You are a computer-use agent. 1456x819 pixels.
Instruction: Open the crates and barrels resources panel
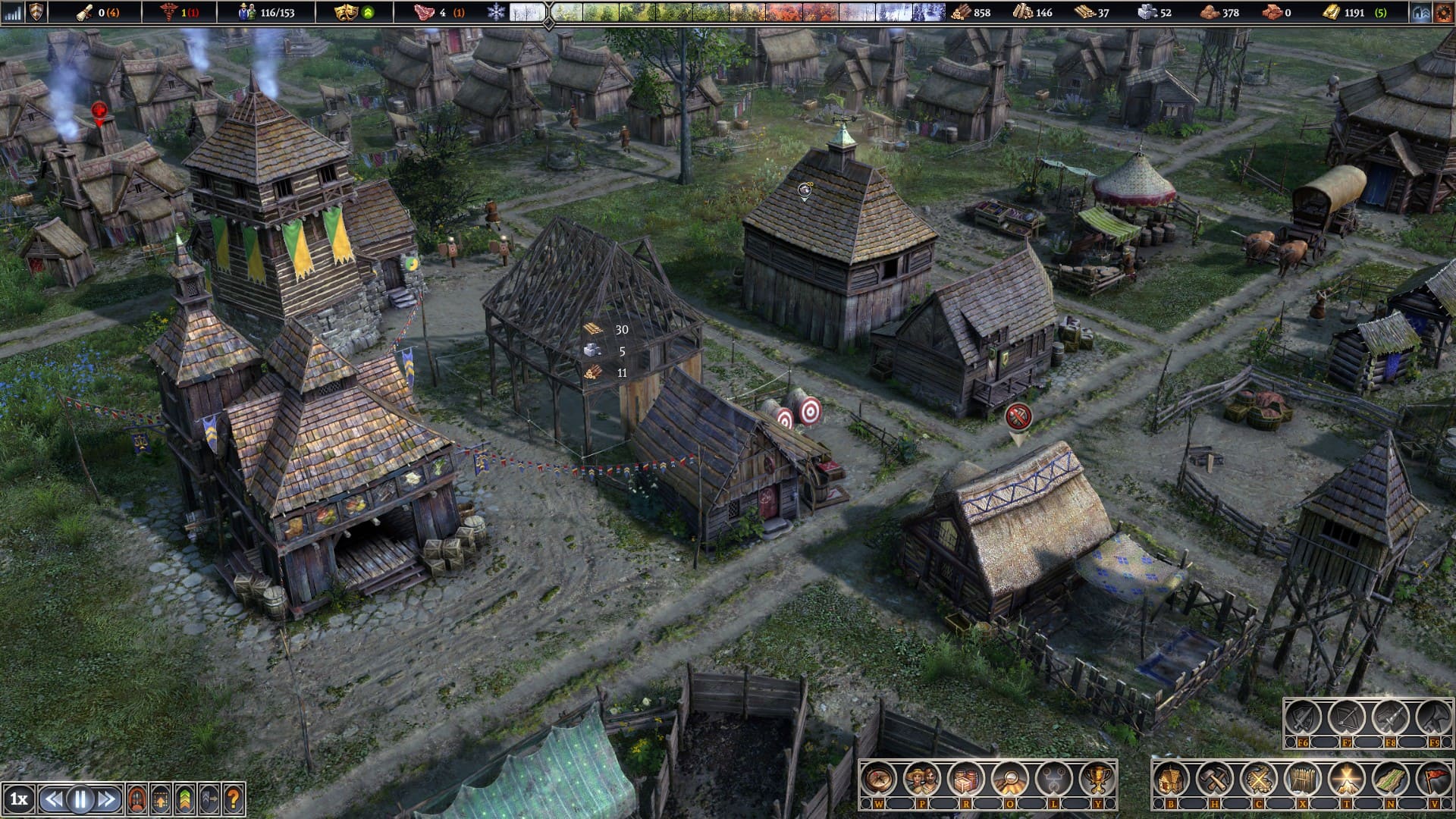click(965, 779)
